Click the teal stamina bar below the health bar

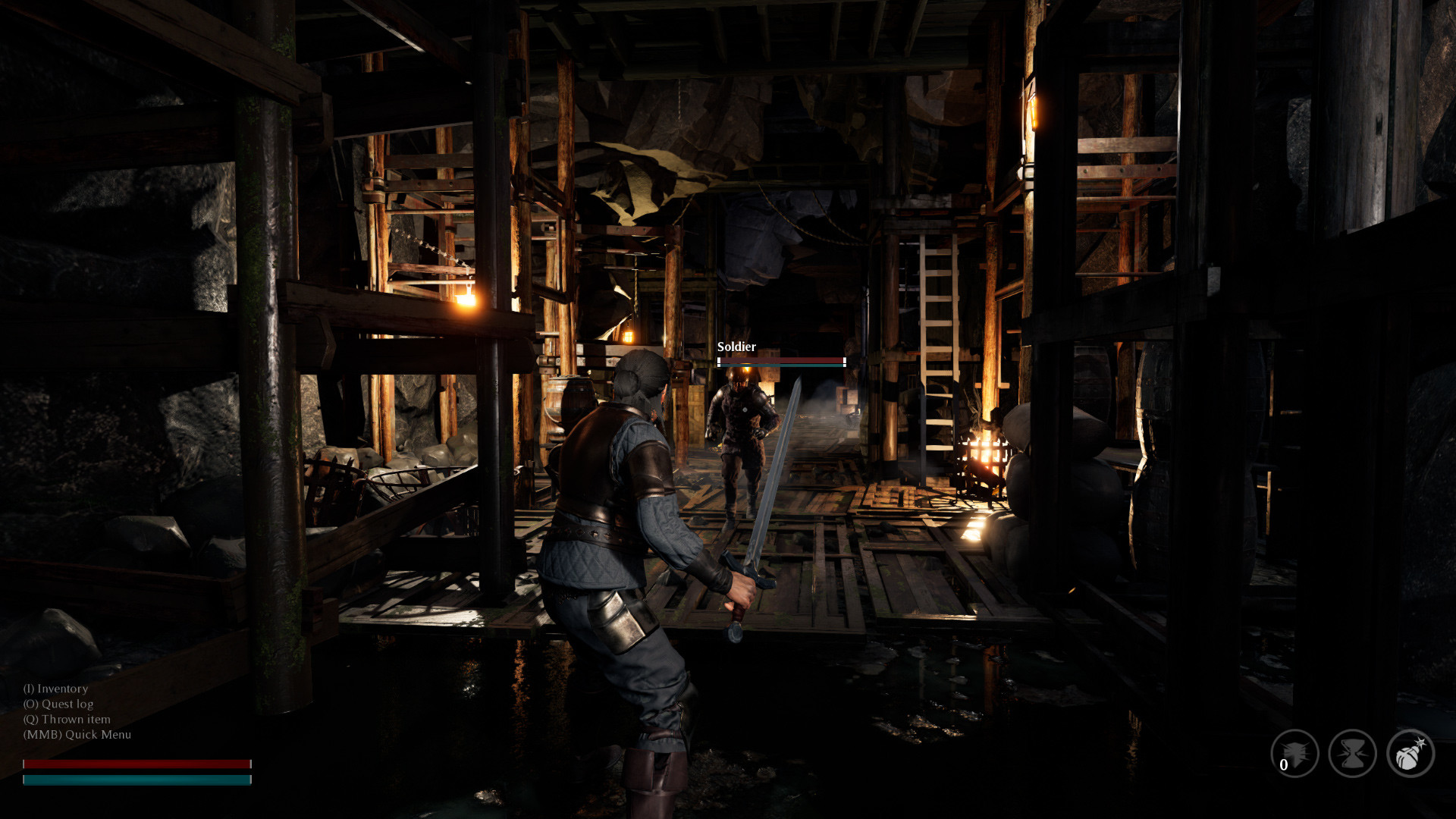[136, 778]
